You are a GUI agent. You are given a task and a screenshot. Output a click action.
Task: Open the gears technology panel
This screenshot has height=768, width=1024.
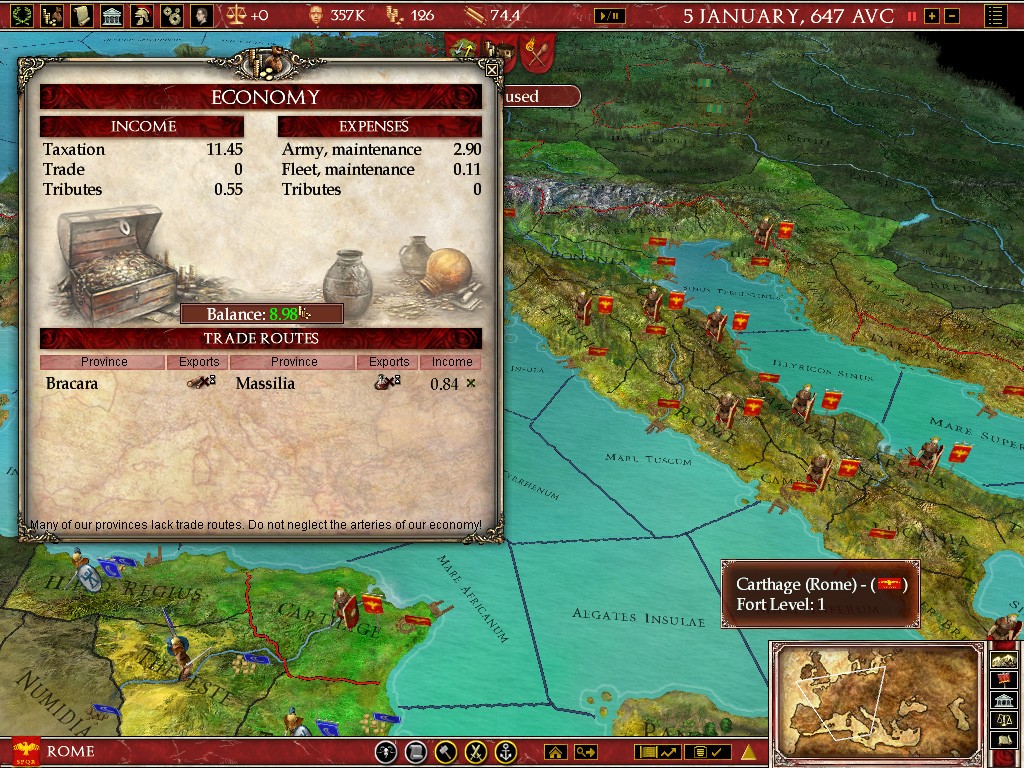172,15
